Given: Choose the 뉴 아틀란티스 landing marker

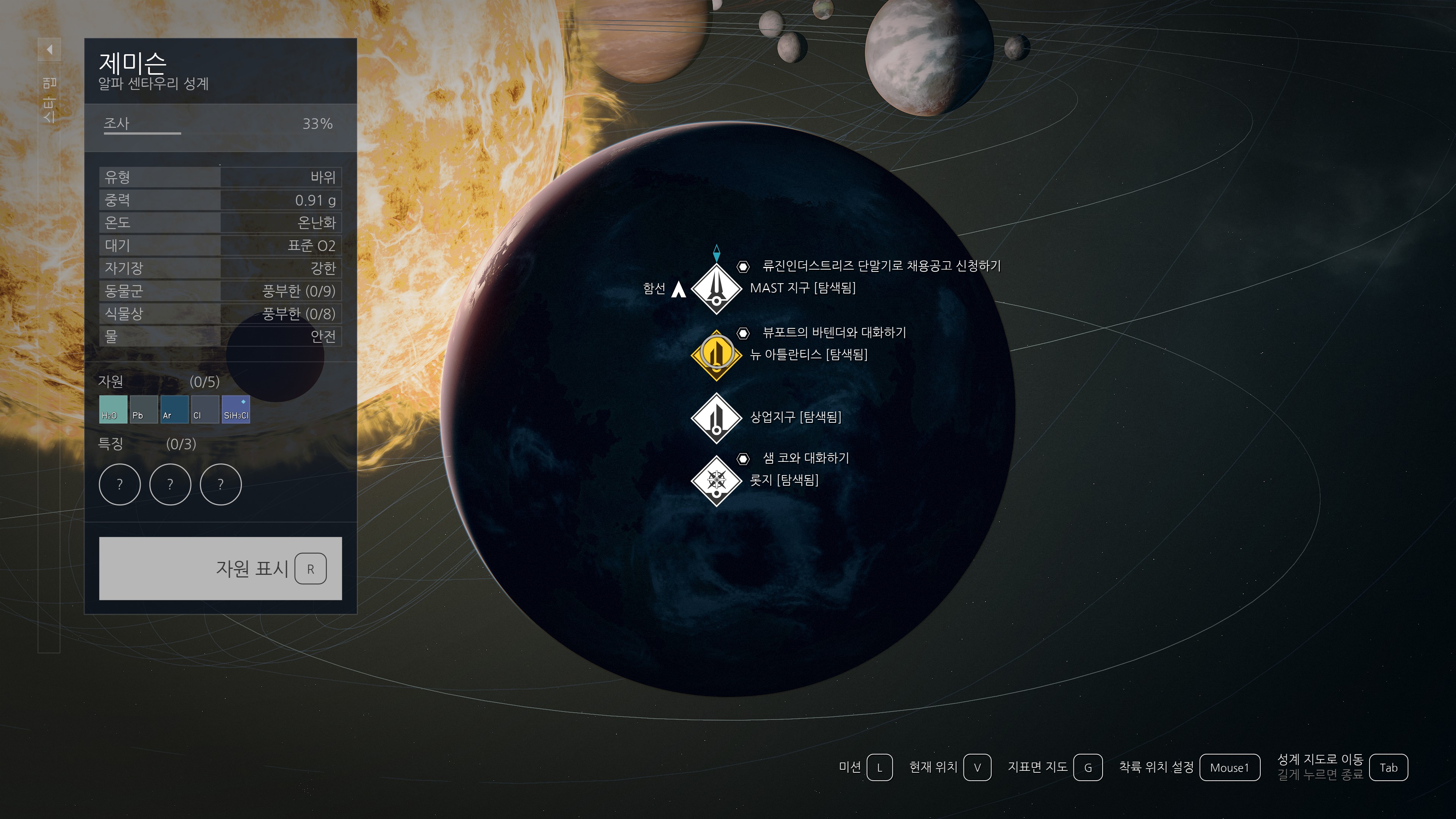Looking at the screenshot, I should point(716,355).
